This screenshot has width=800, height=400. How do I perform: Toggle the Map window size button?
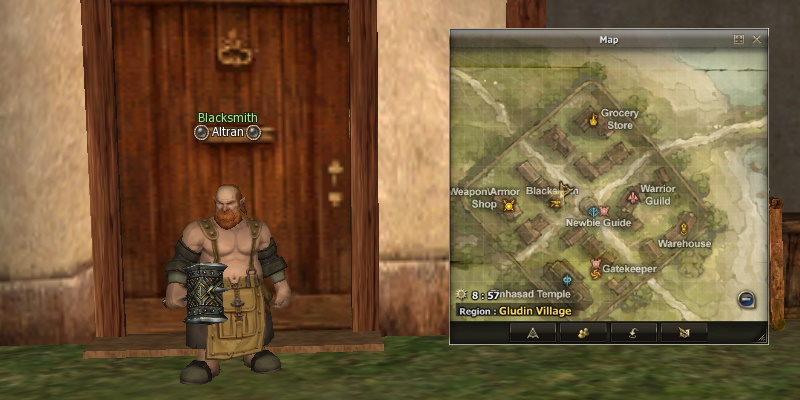(739, 39)
